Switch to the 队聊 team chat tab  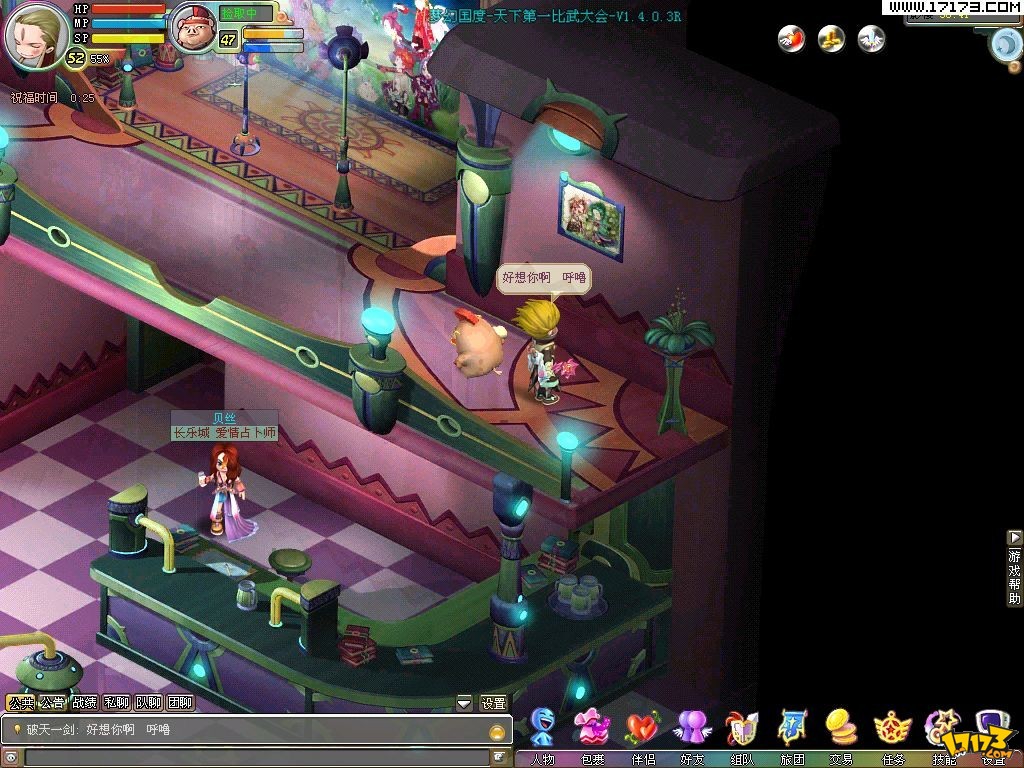tap(148, 703)
